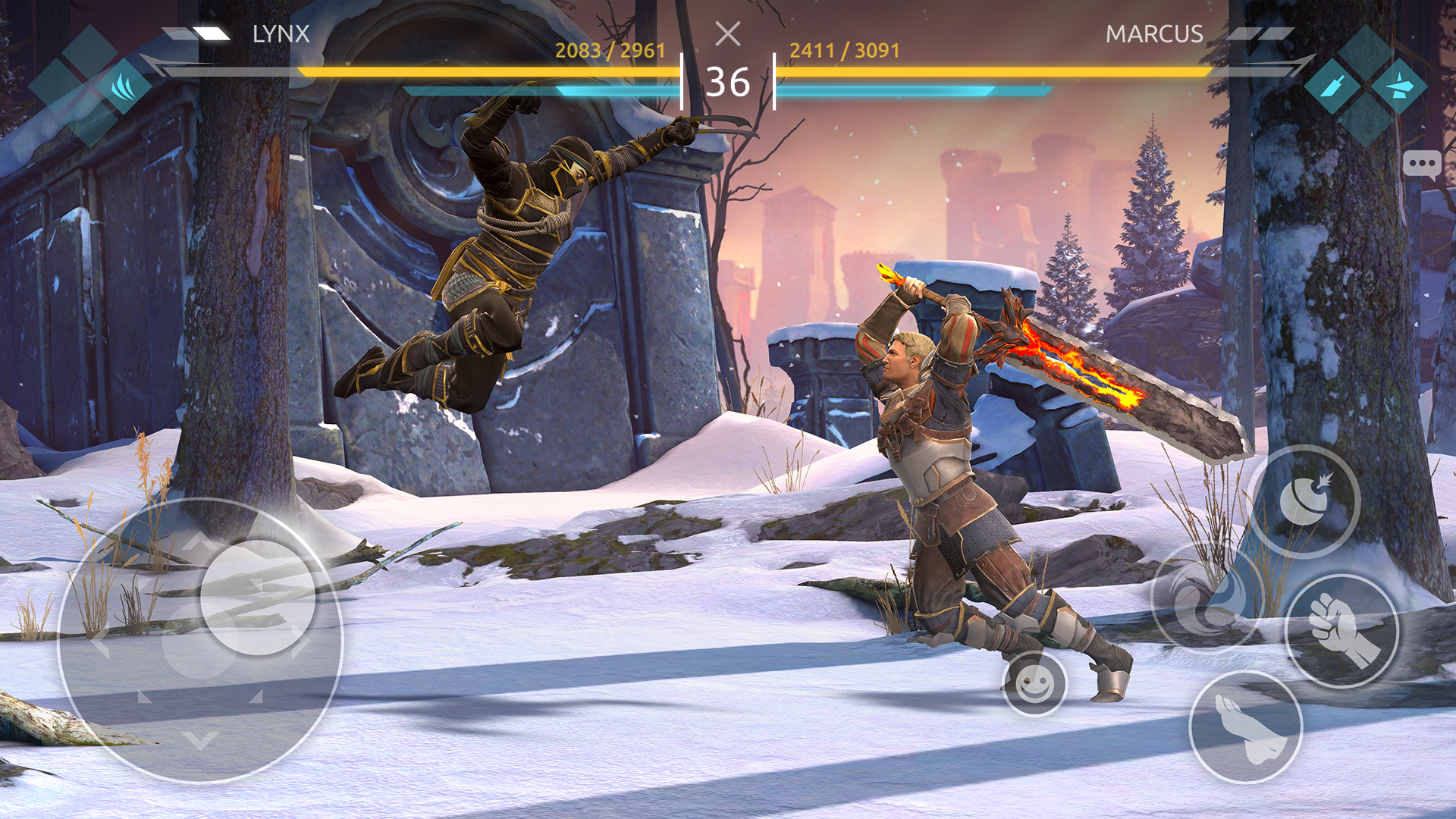The image size is (1456, 819).
Task: Tap the X button to pause the match
Action: coord(729,35)
